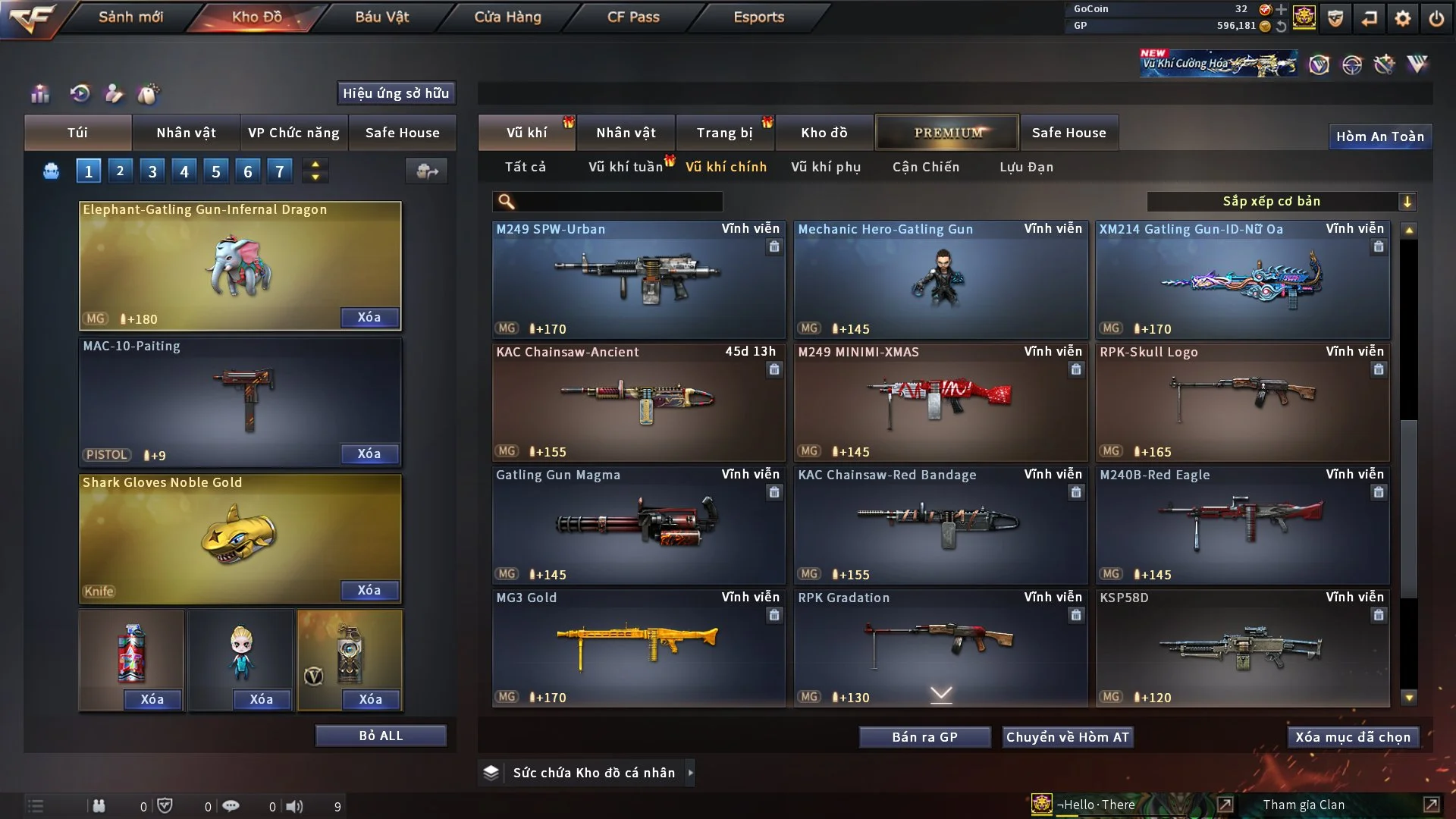
Task: Switch to the Nhân vật bag tab
Action: (186, 133)
